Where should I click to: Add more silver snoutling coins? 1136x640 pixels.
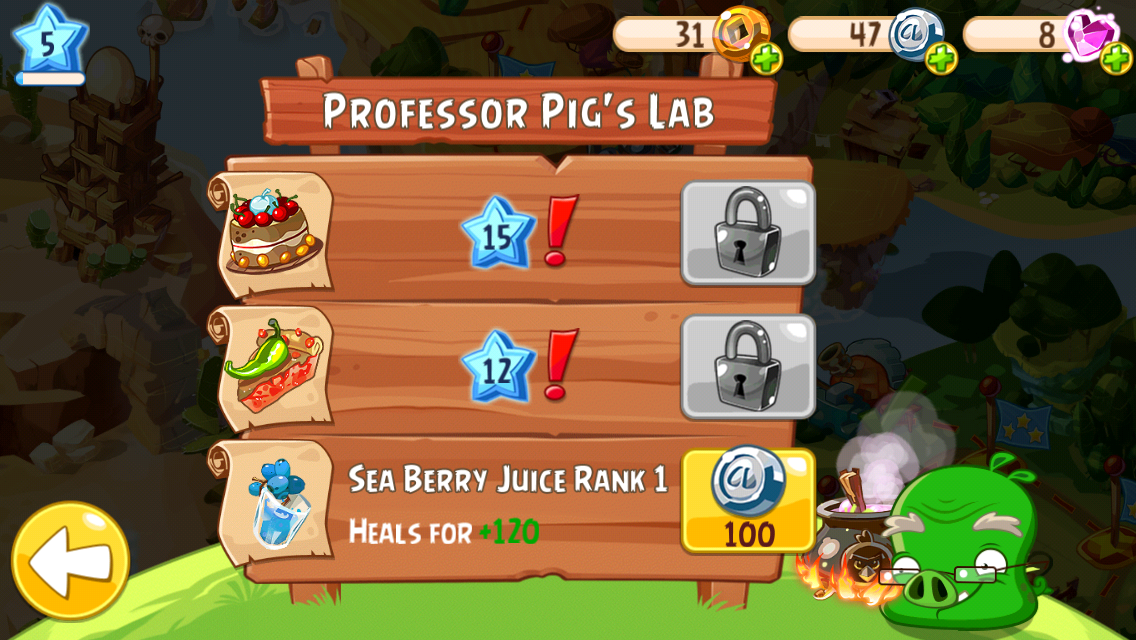pos(941,59)
